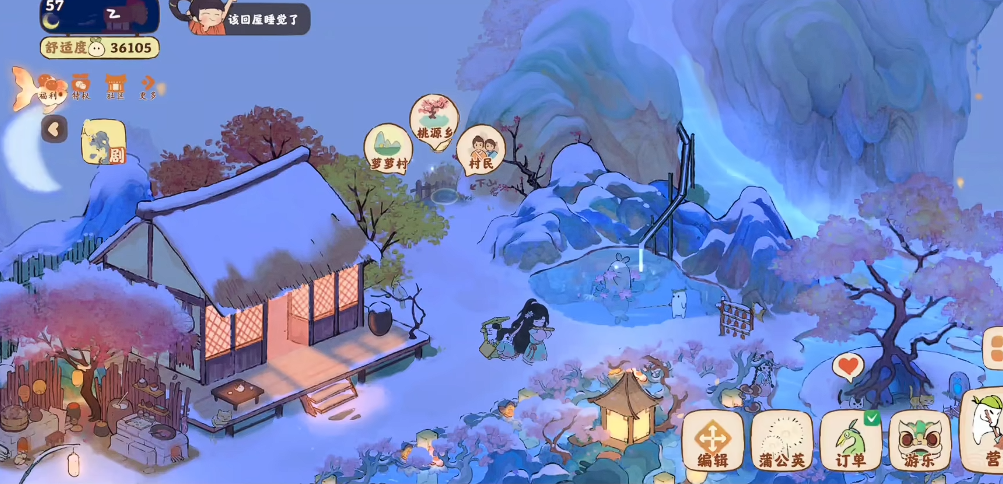Open the 社区 community icon
Screen dimensions: 1003x484
[116, 88]
